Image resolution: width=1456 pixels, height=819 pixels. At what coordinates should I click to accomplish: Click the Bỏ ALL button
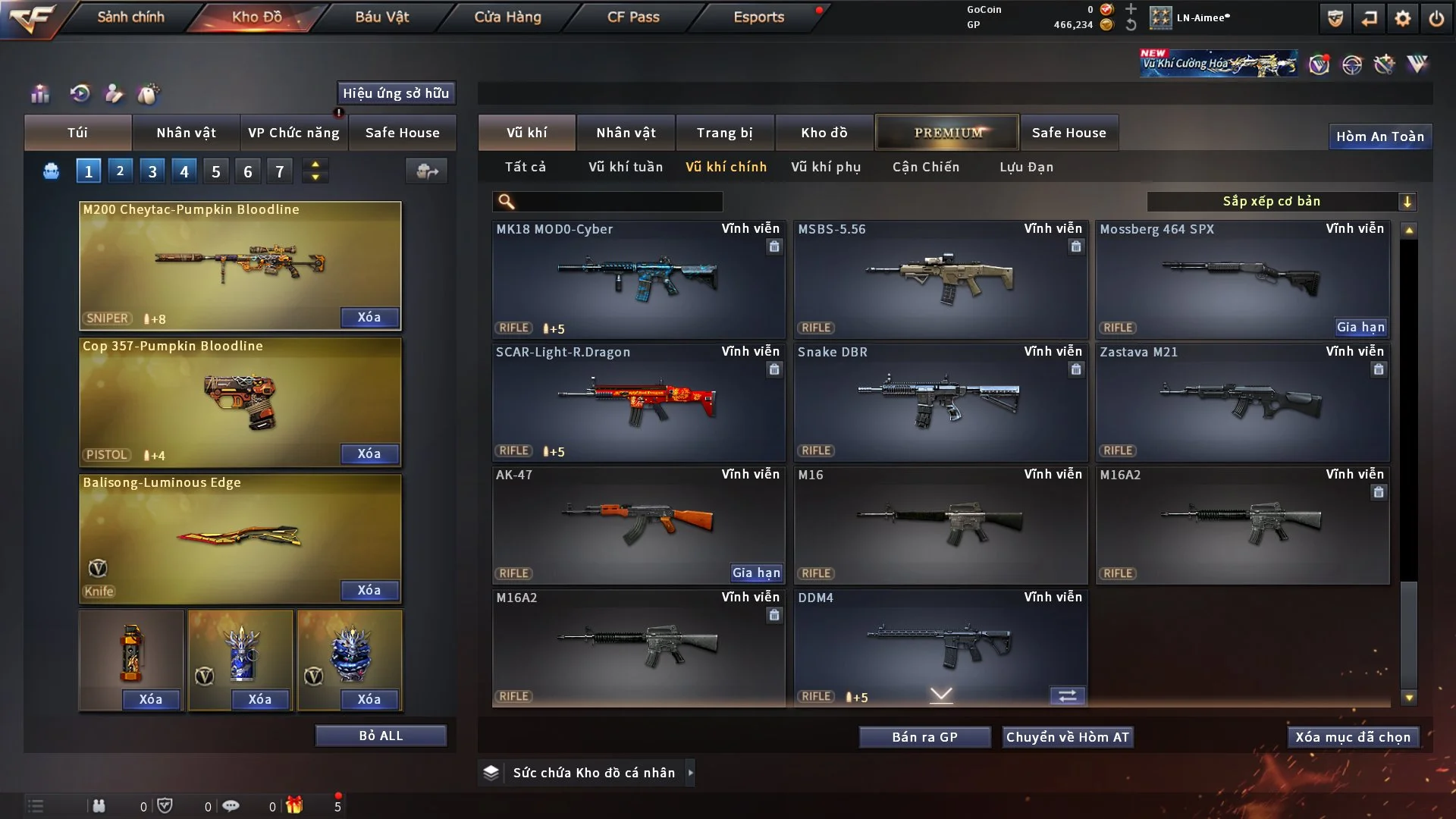coord(381,736)
